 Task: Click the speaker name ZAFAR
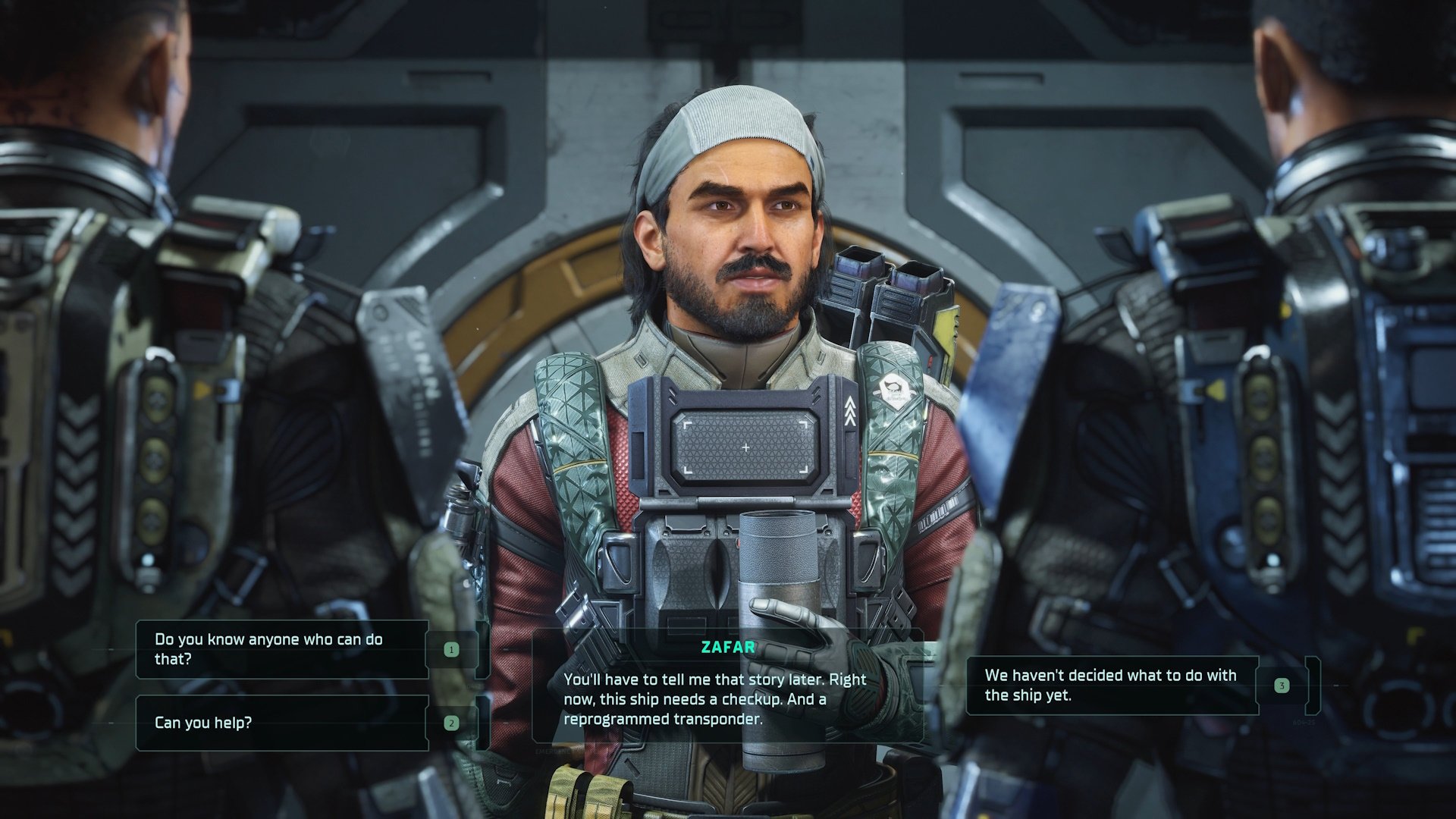[x=728, y=647]
